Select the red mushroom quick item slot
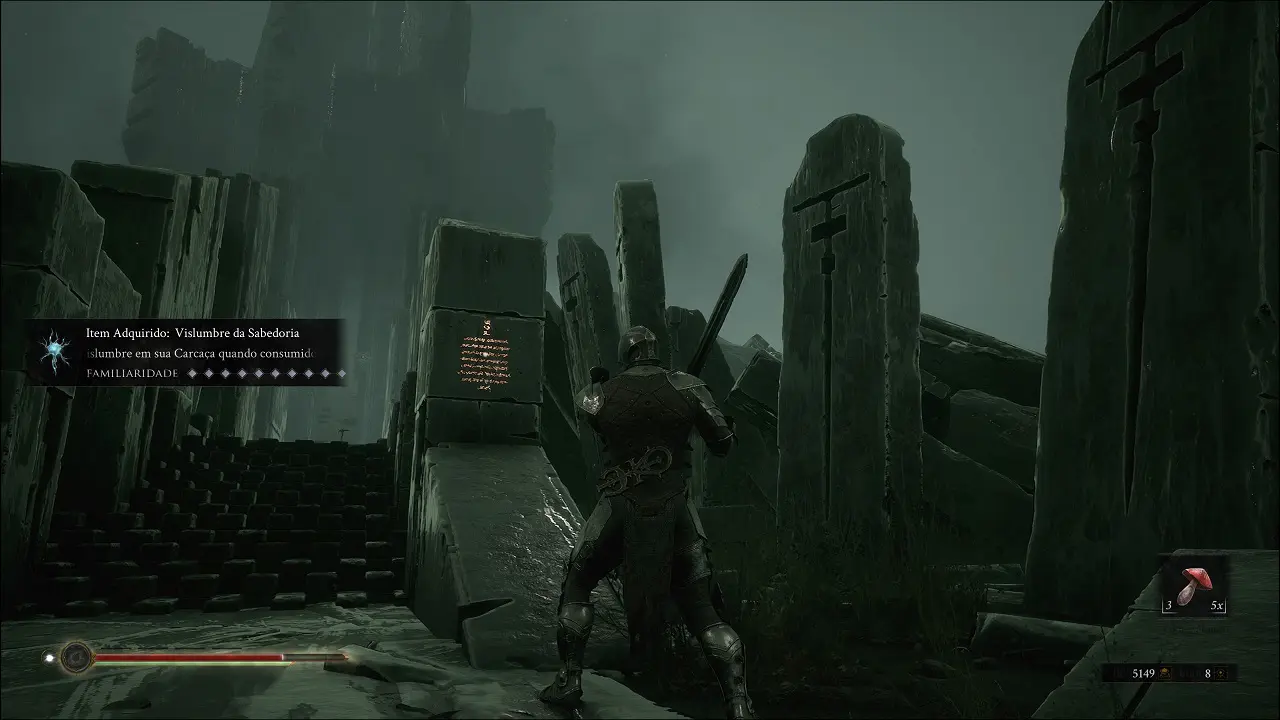 (1194, 587)
